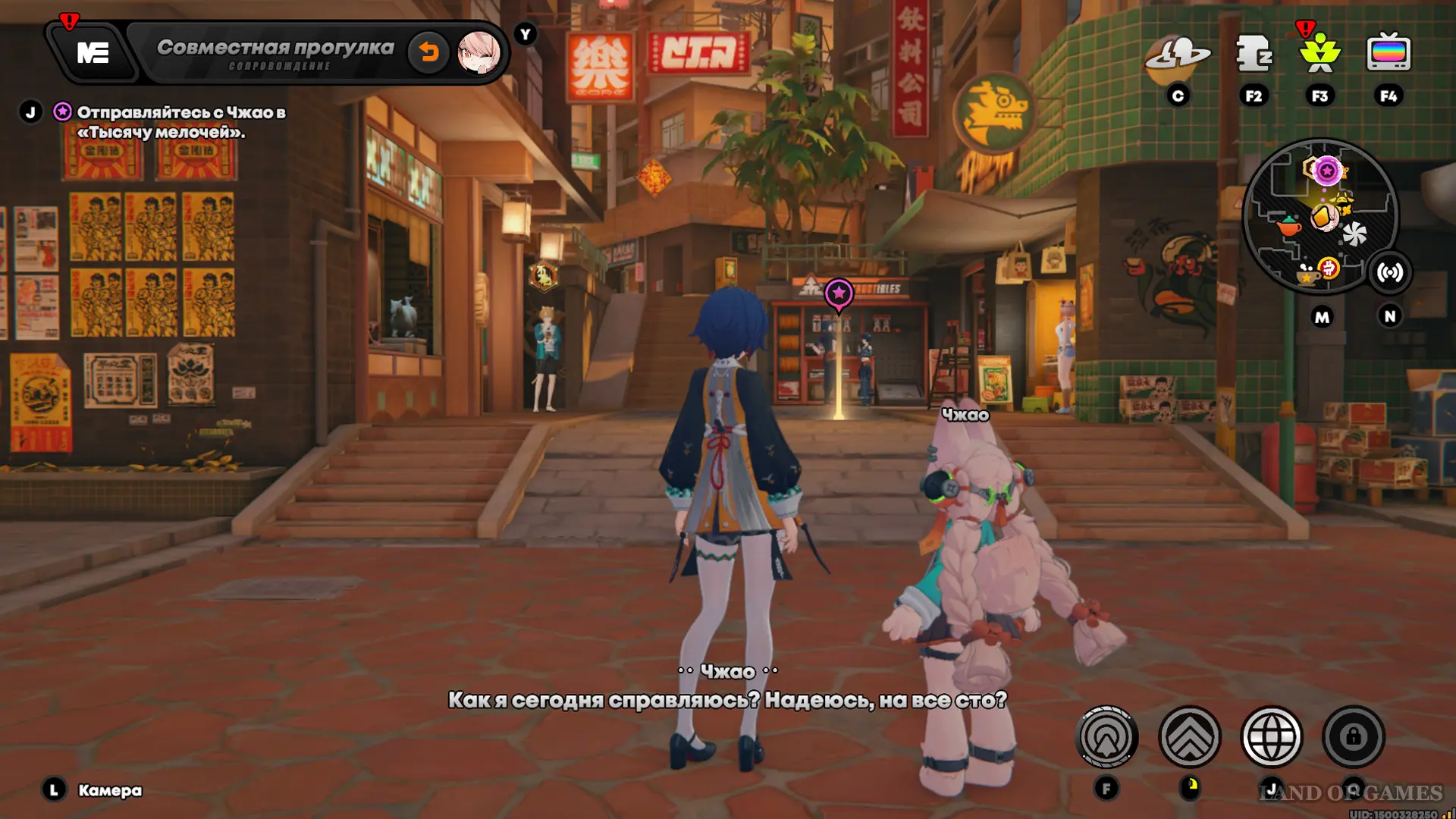Select Zhao's pink-haired portrait icon
This screenshot has width=1456, height=819.
click(x=479, y=52)
